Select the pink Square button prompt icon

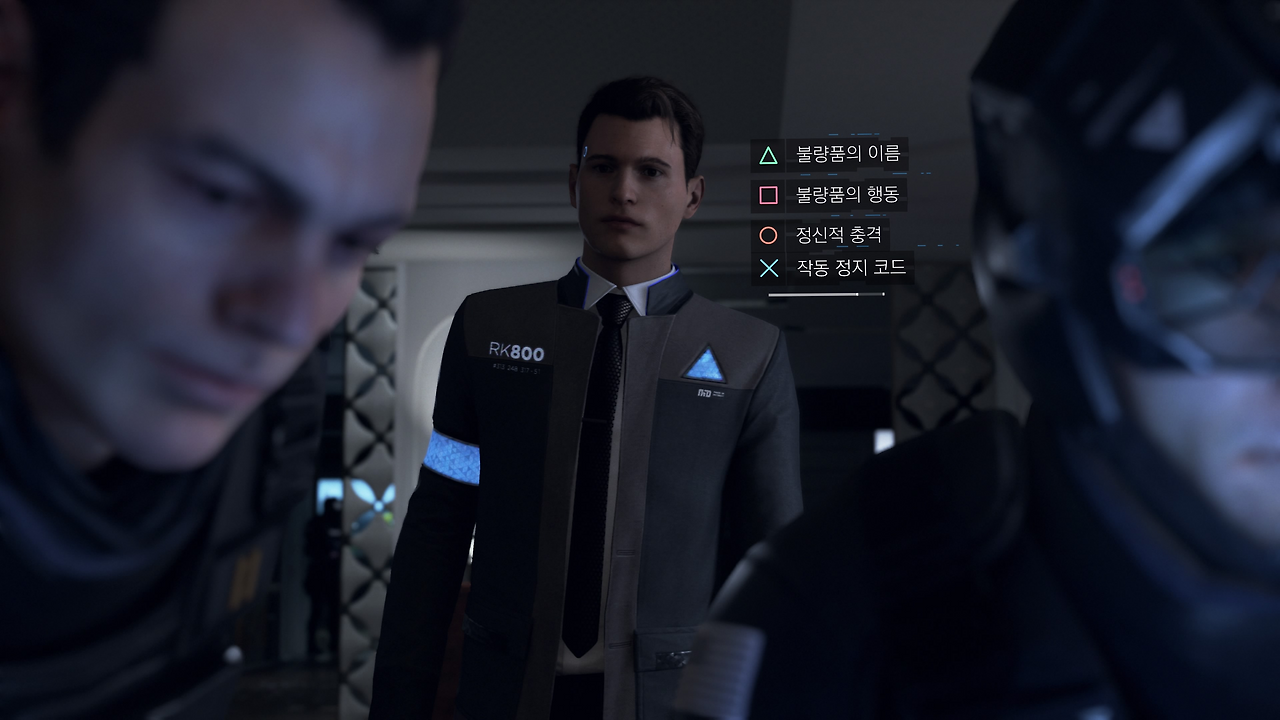click(767, 196)
